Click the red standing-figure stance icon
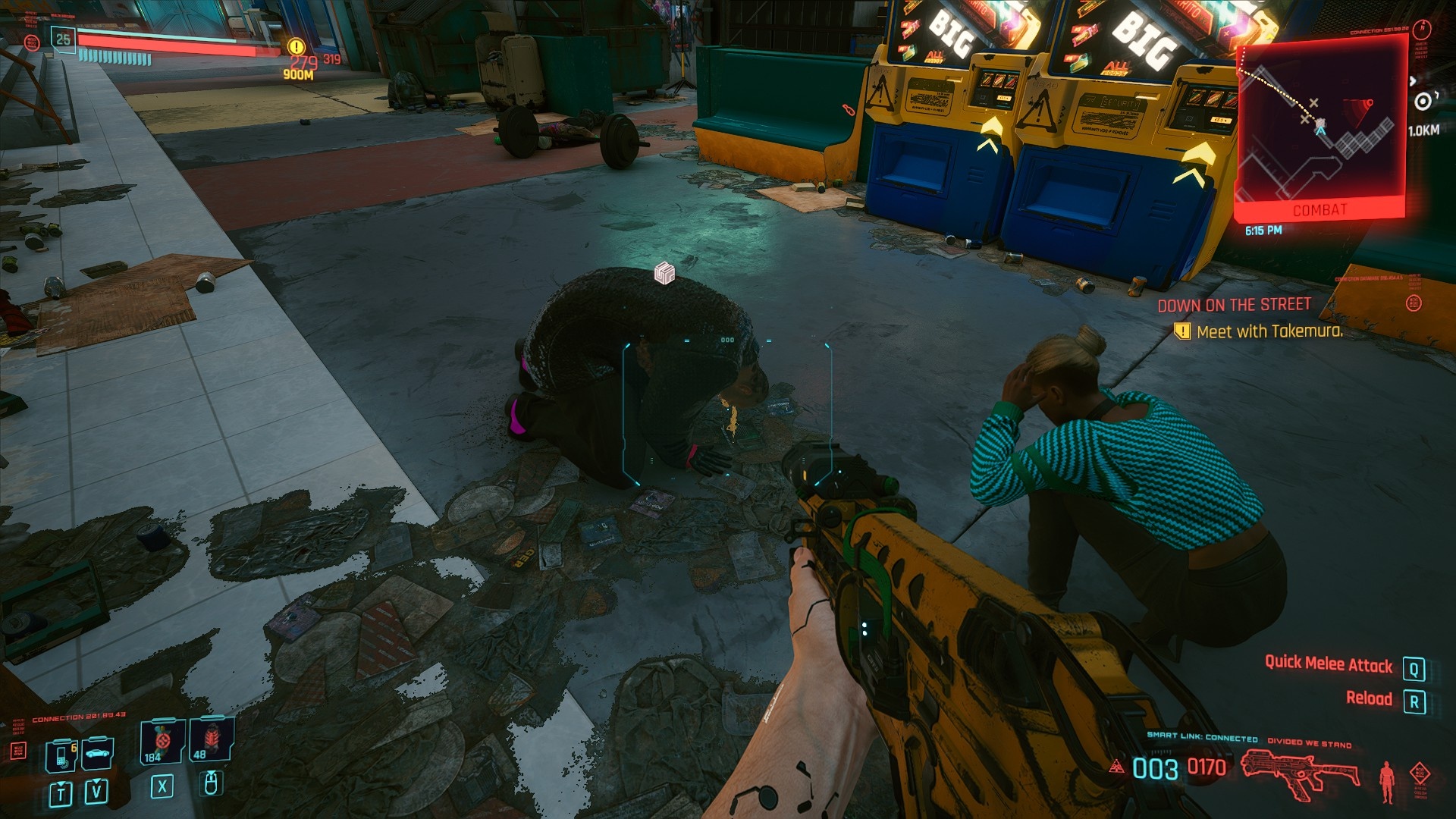 coord(1387,780)
